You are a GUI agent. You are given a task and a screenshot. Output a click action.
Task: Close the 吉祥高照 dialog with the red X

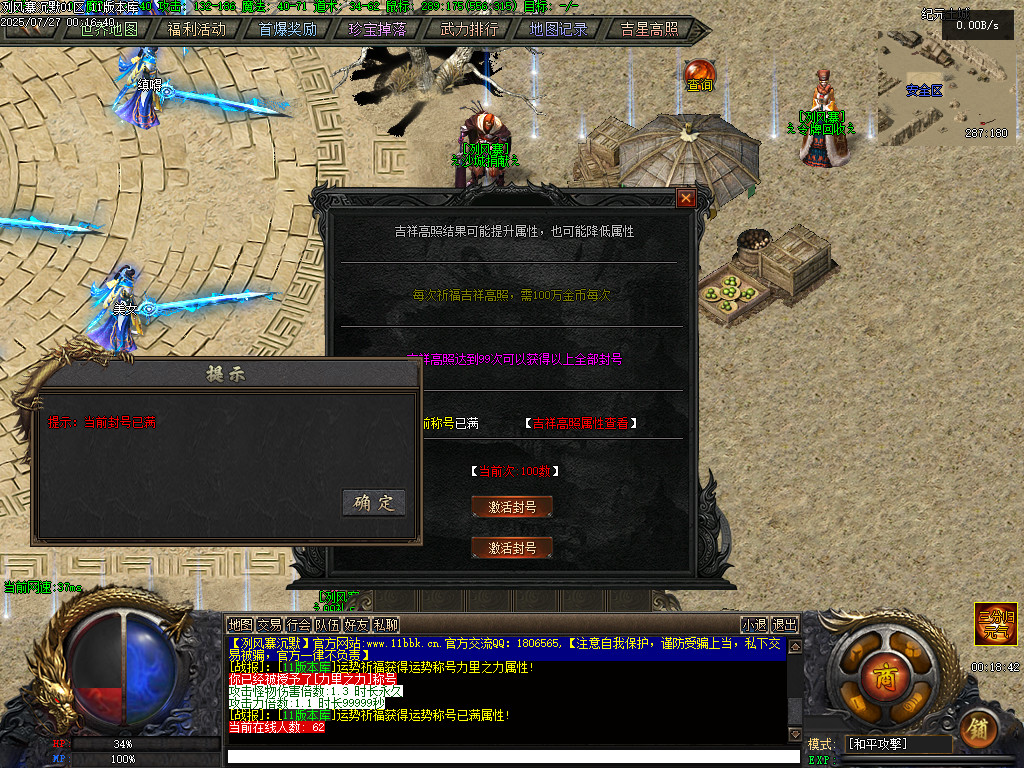click(x=686, y=198)
